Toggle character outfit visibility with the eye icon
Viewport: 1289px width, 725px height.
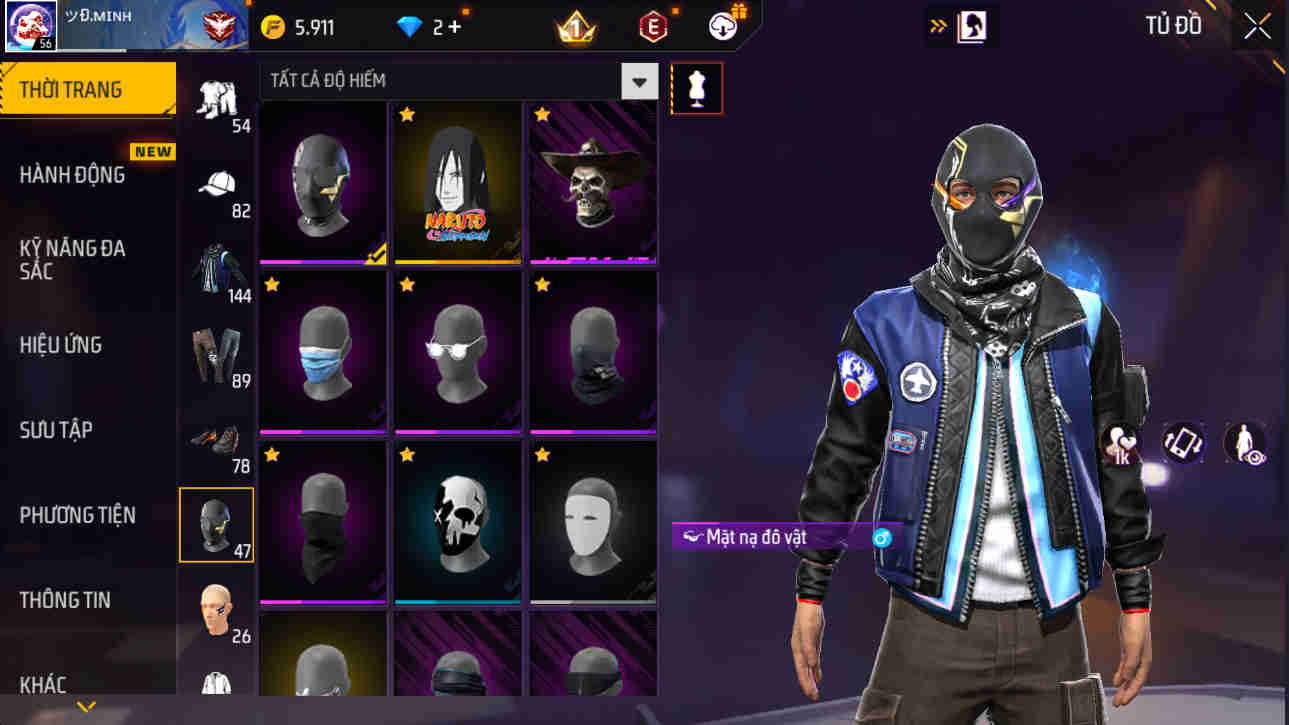click(x=1244, y=444)
